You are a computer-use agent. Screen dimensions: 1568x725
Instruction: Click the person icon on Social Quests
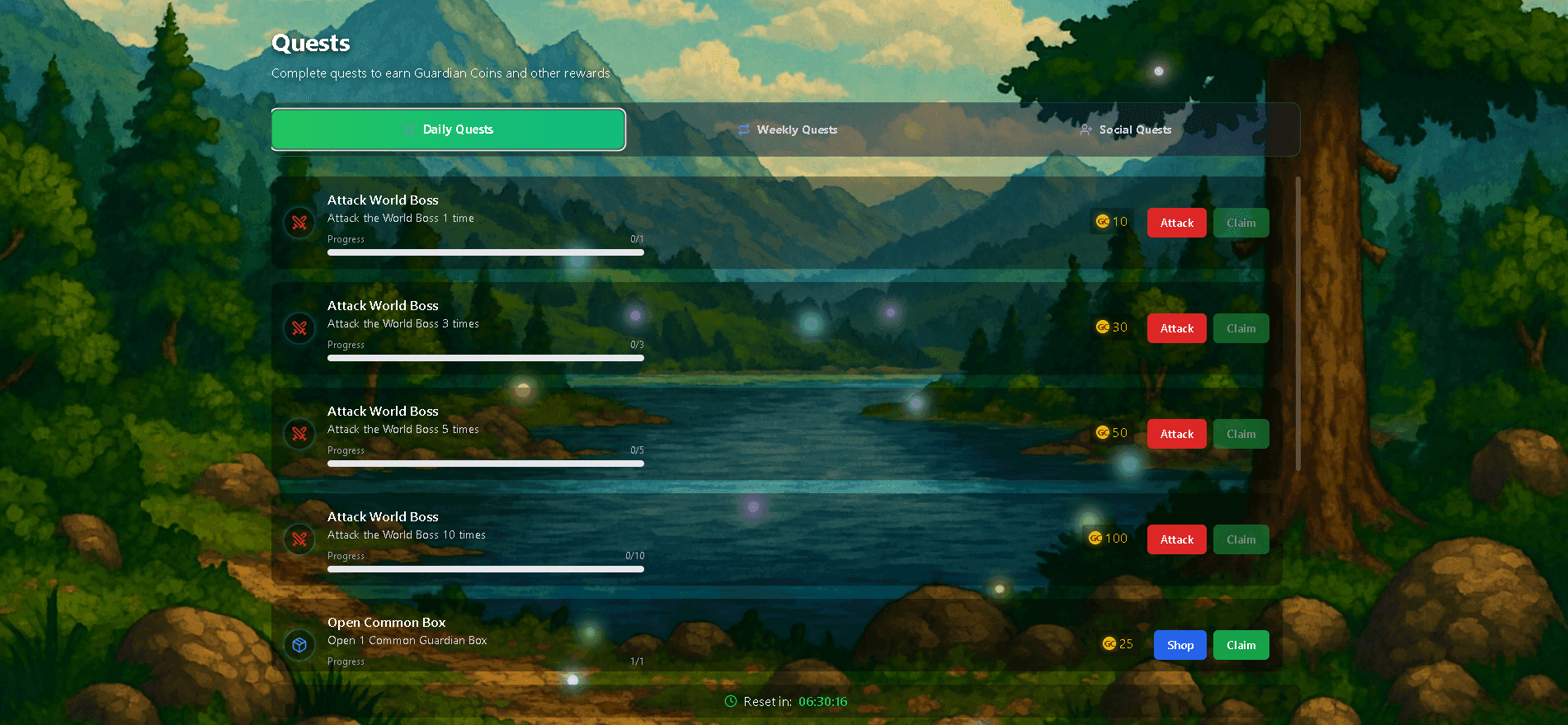pos(1085,129)
